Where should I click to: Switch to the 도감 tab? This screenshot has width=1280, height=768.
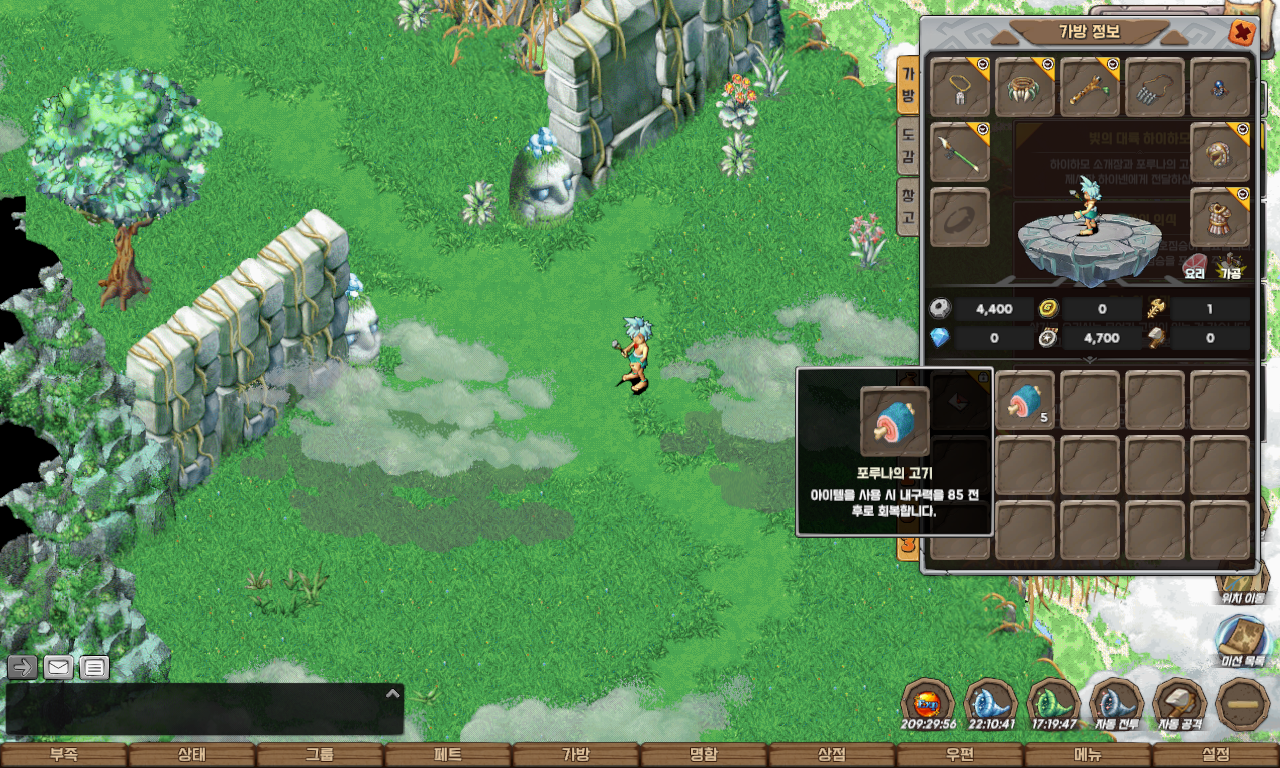coord(907,146)
